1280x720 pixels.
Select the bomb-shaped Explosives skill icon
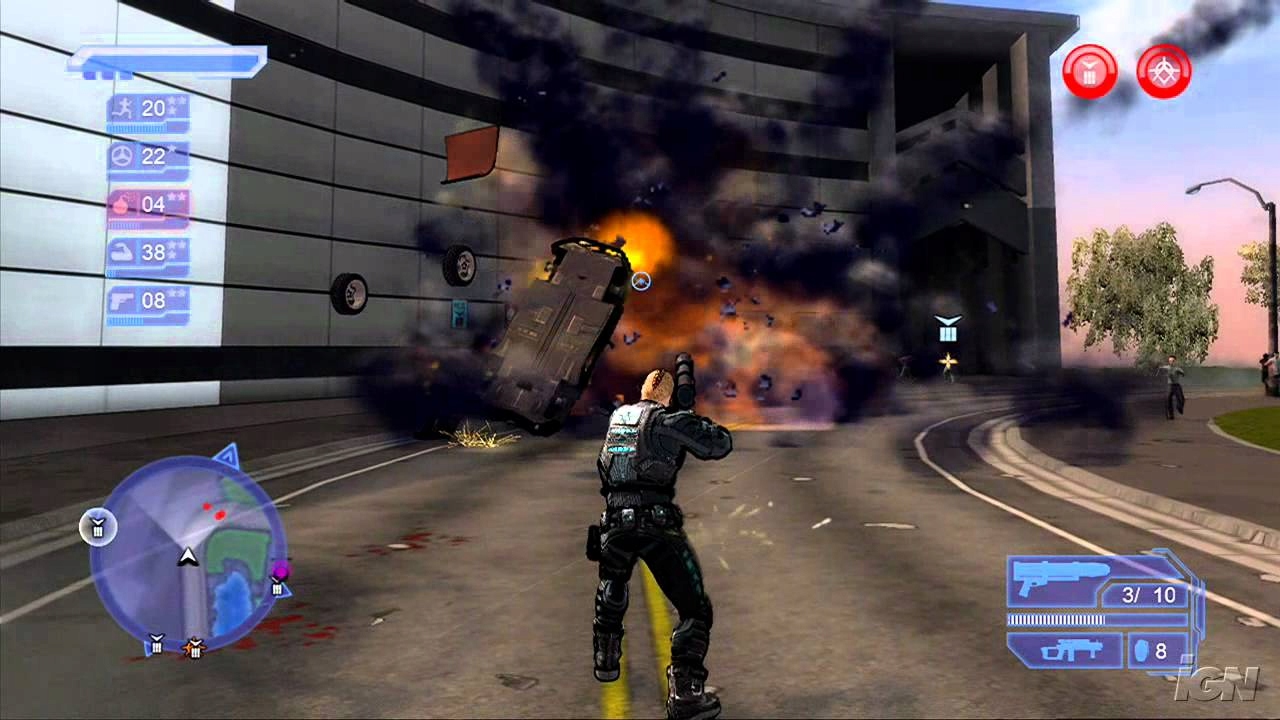coord(120,203)
